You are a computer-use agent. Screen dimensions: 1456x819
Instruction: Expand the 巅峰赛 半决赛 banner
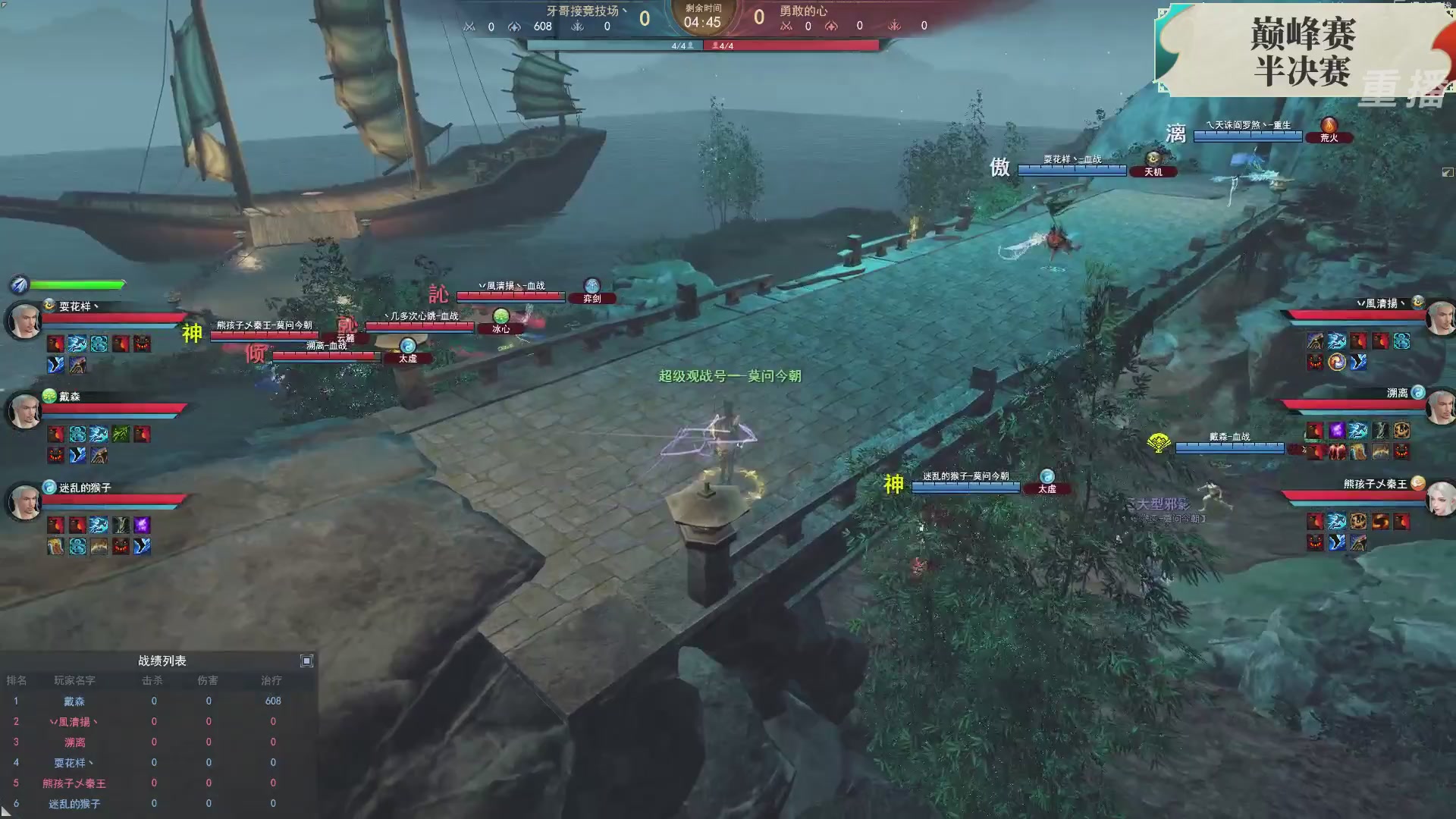click(1303, 52)
